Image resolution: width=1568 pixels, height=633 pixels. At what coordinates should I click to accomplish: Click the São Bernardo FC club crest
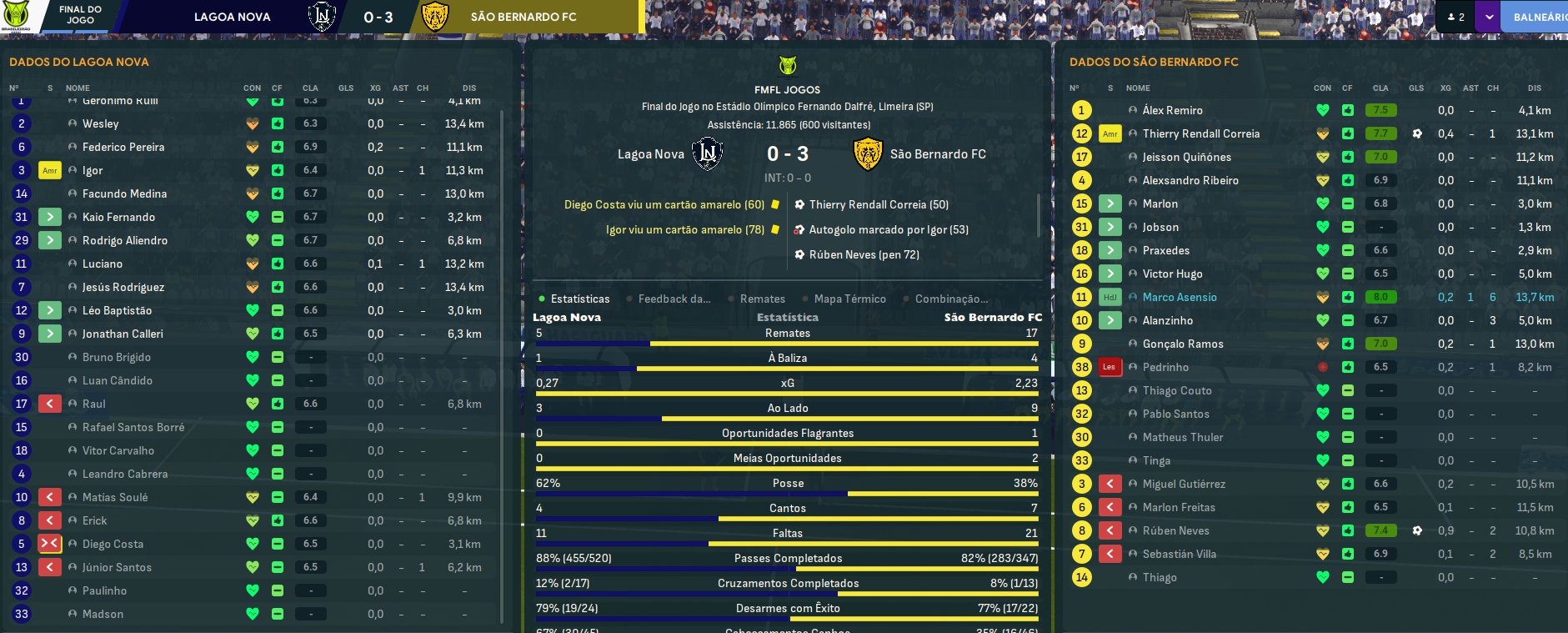coord(868,154)
